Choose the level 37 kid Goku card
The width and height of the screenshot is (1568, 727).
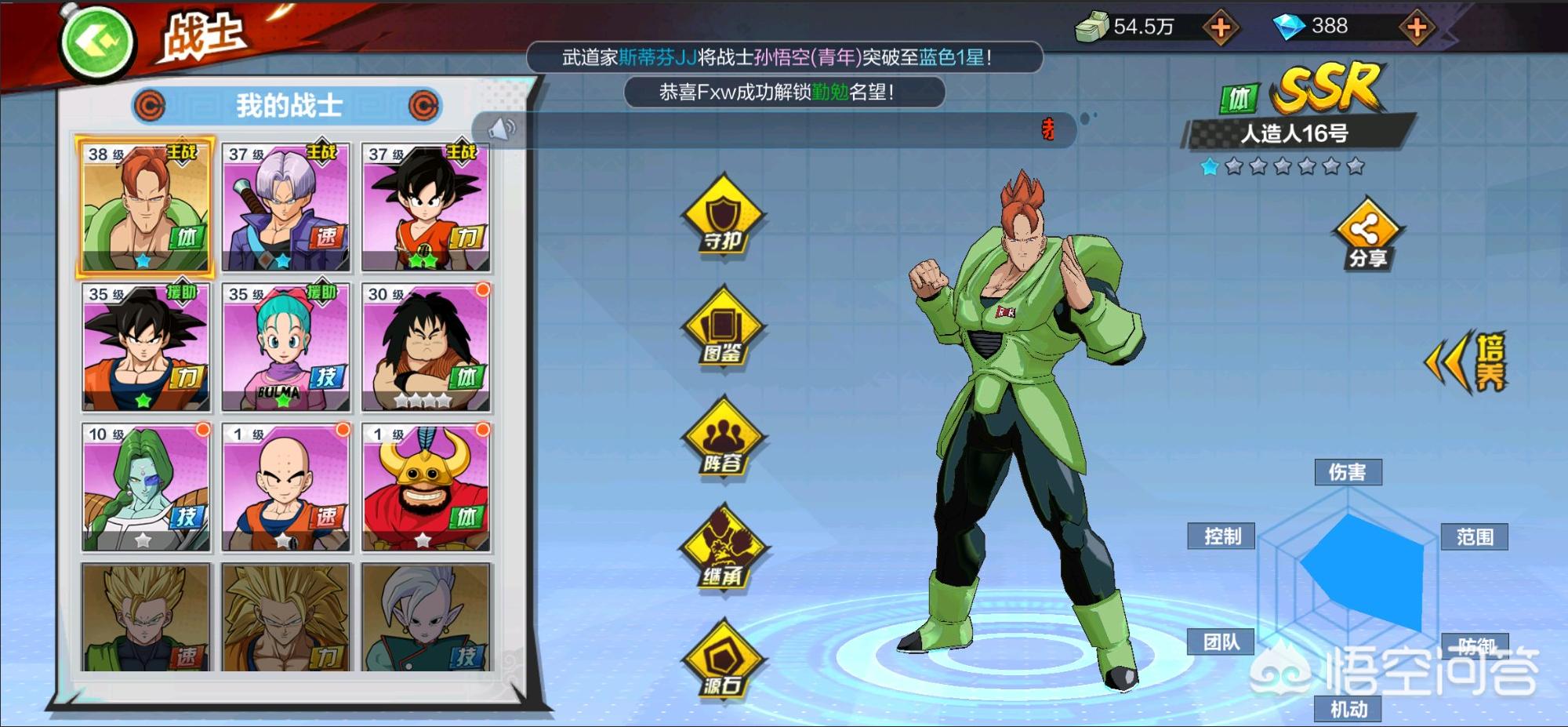(x=426, y=207)
